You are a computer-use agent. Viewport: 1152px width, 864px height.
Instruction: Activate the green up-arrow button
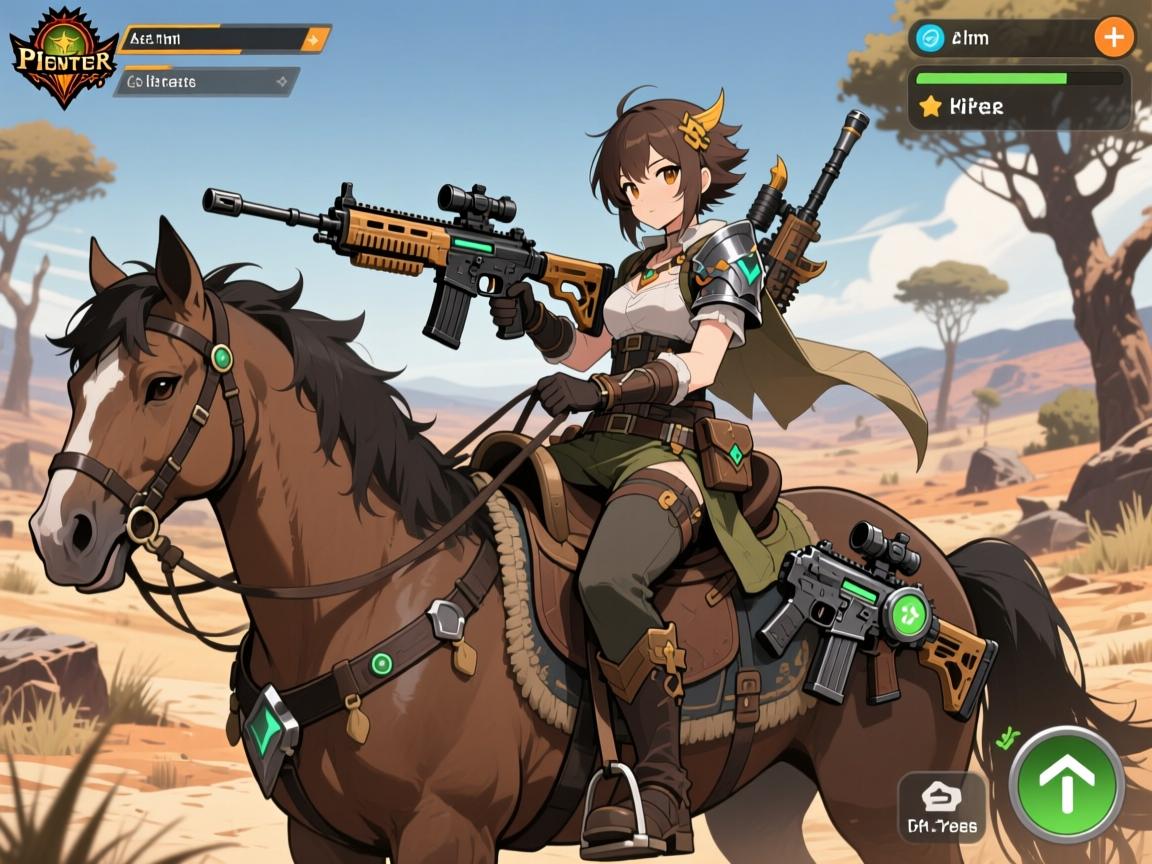pos(1066,785)
